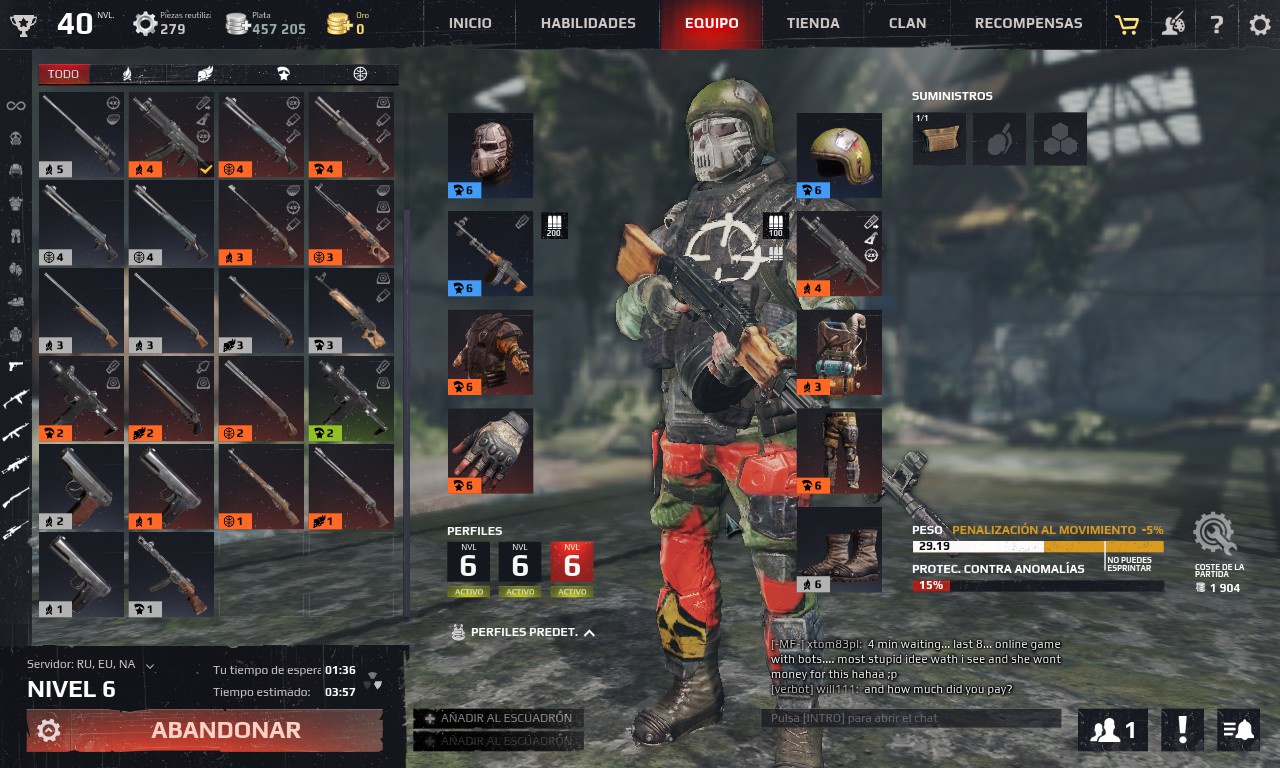The width and height of the screenshot is (1280, 768).
Task: Open chat notifications icon at bottom right
Action: click(1238, 730)
